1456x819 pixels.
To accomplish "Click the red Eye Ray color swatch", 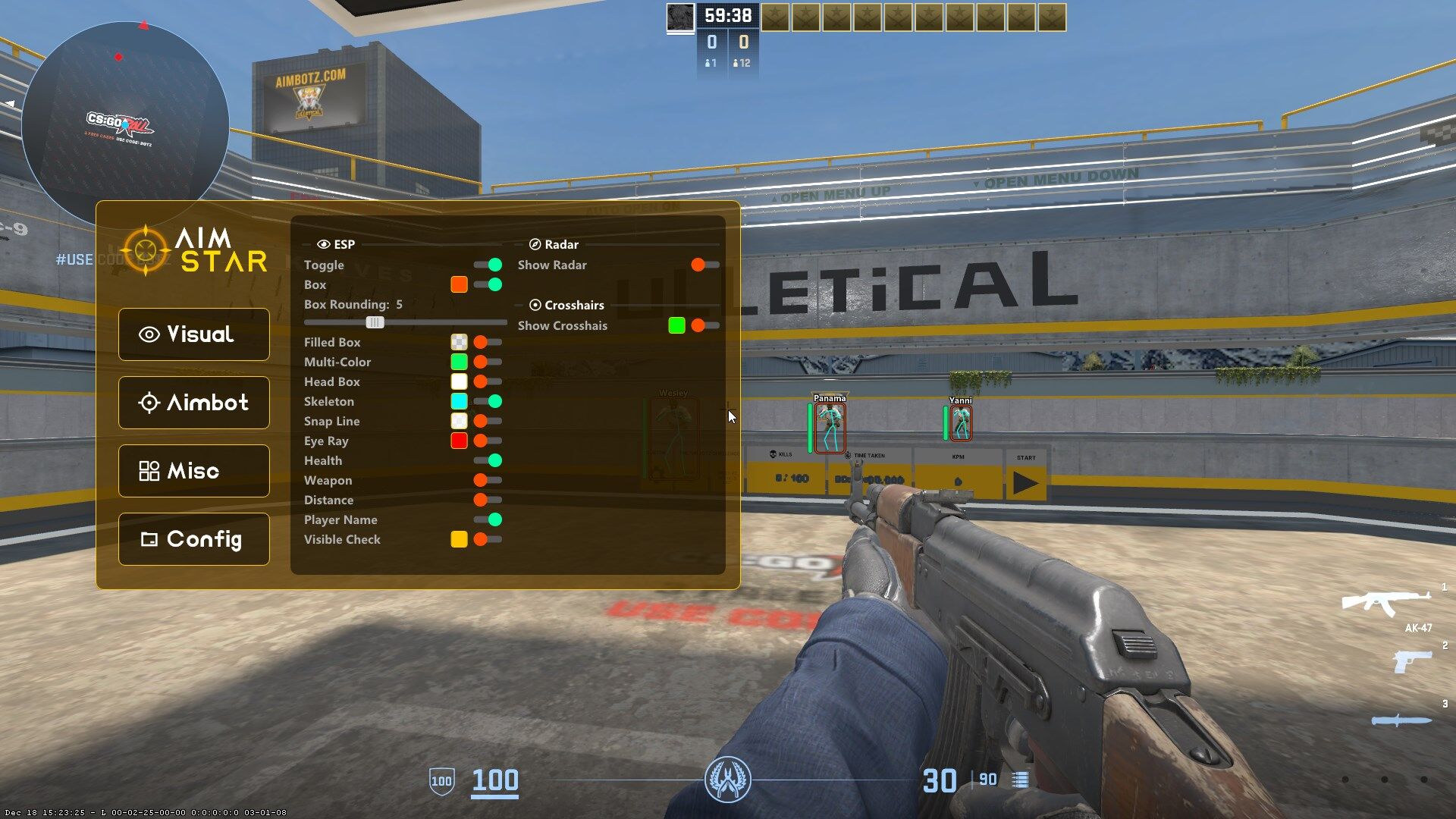I will pyautogui.click(x=459, y=441).
